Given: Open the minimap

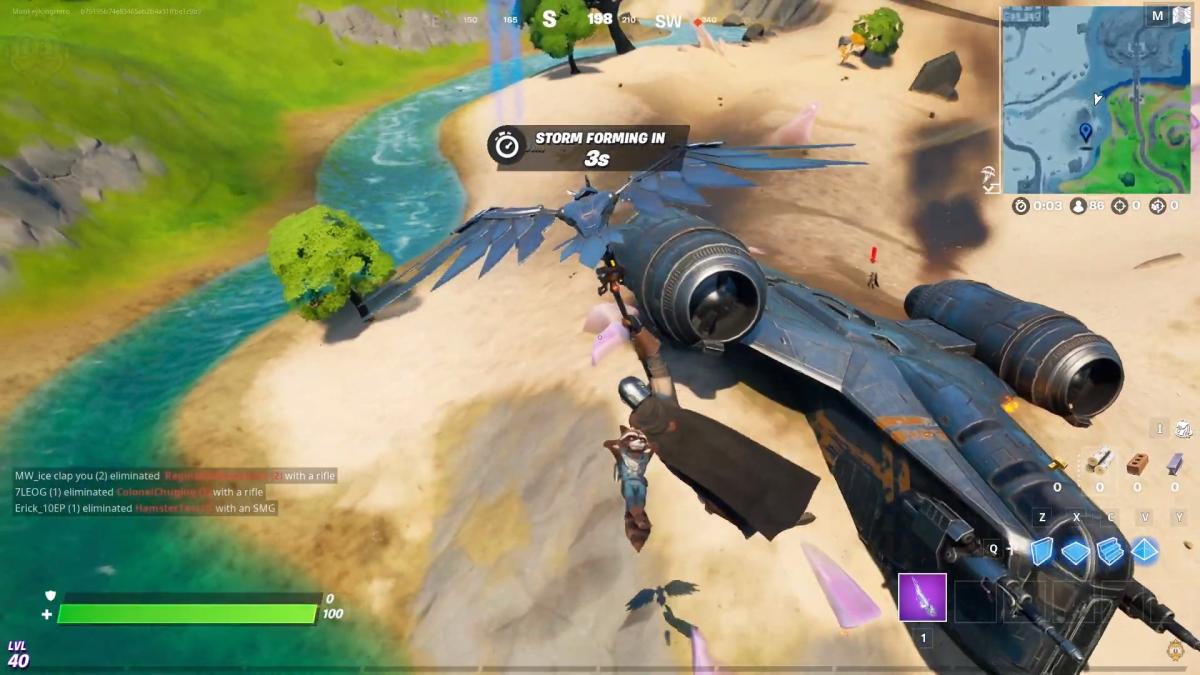Looking at the screenshot, I should point(1097,100).
